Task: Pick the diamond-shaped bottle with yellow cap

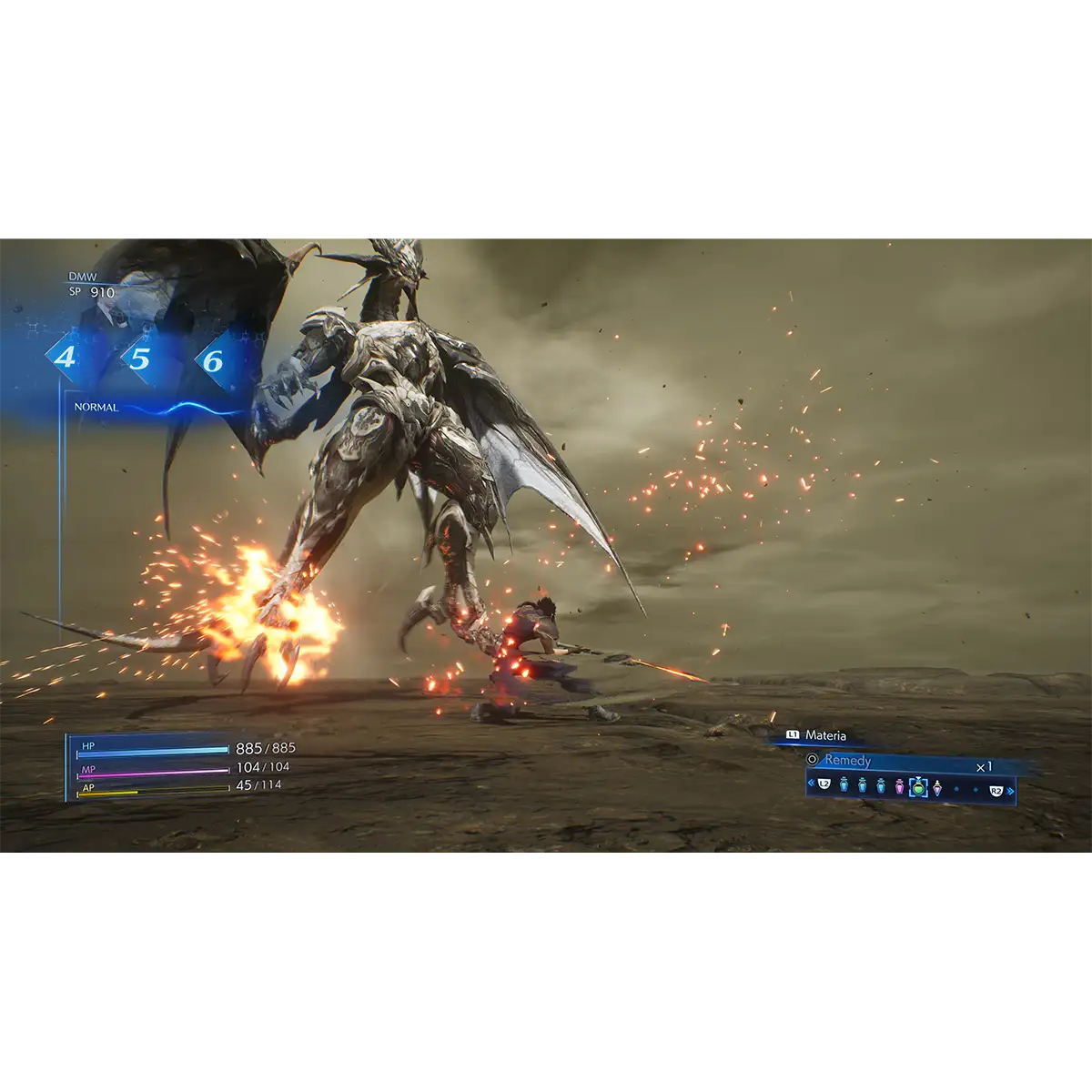Action: [x=937, y=787]
